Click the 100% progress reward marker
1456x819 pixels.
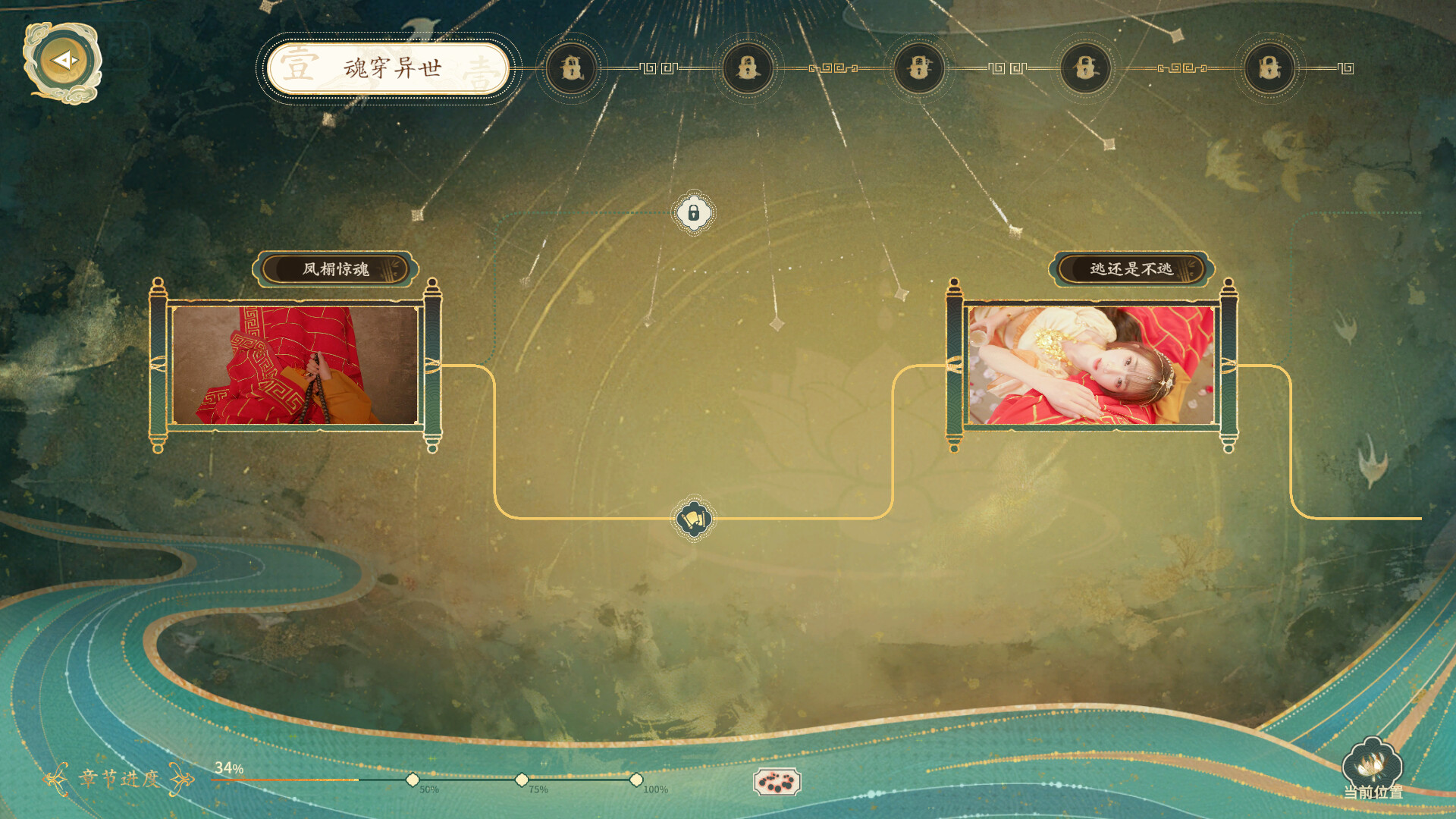point(636,780)
